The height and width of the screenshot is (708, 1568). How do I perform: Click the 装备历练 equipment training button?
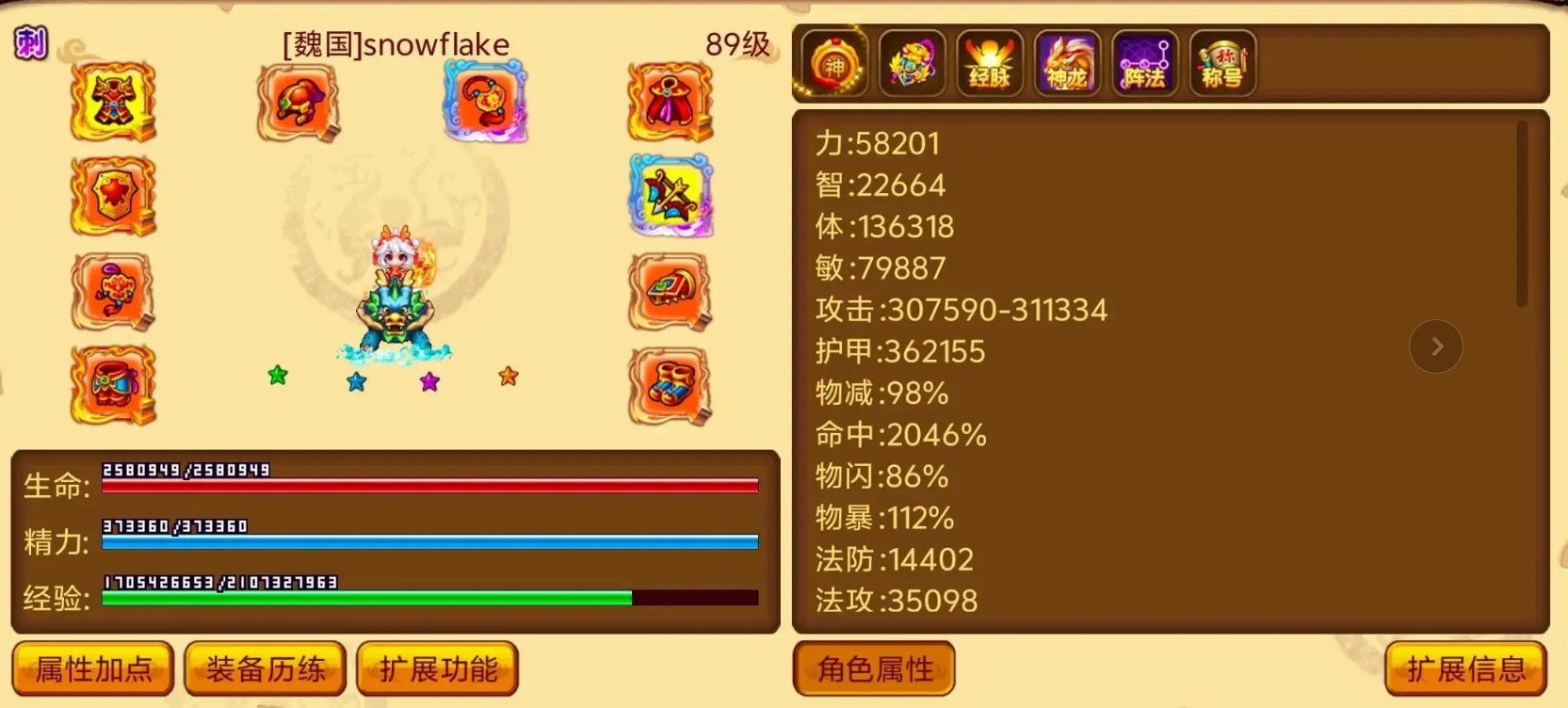point(265,668)
